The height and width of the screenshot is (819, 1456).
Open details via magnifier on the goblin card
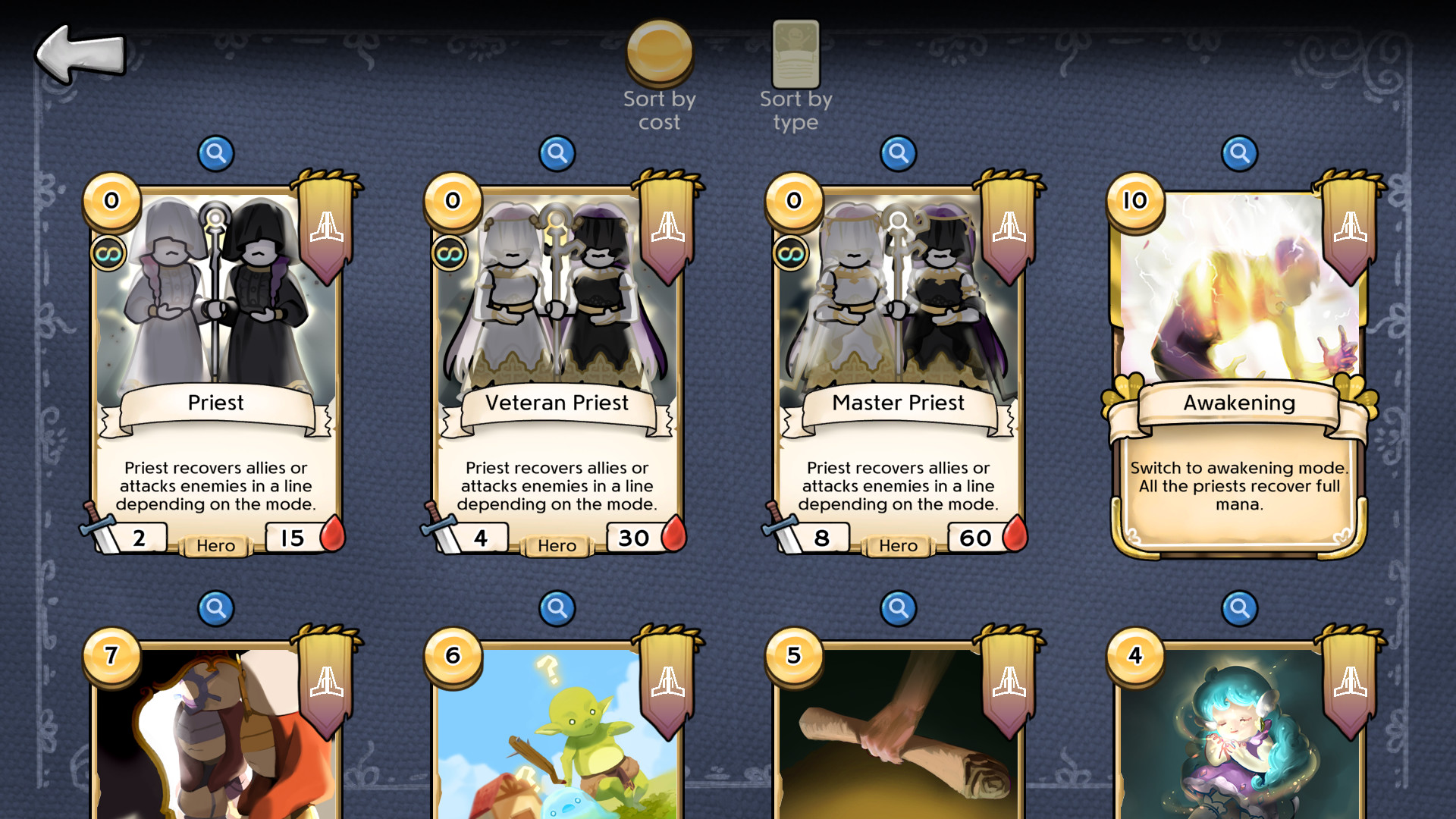click(x=557, y=608)
